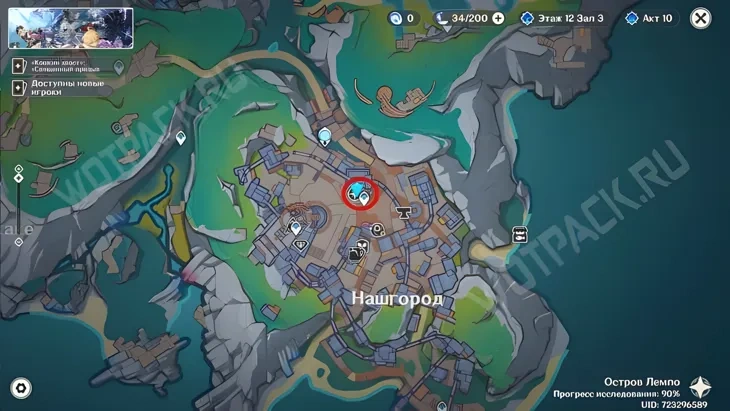Add Original Resin with the plus button
The height and width of the screenshot is (411, 730).
[x=498, y=18]
